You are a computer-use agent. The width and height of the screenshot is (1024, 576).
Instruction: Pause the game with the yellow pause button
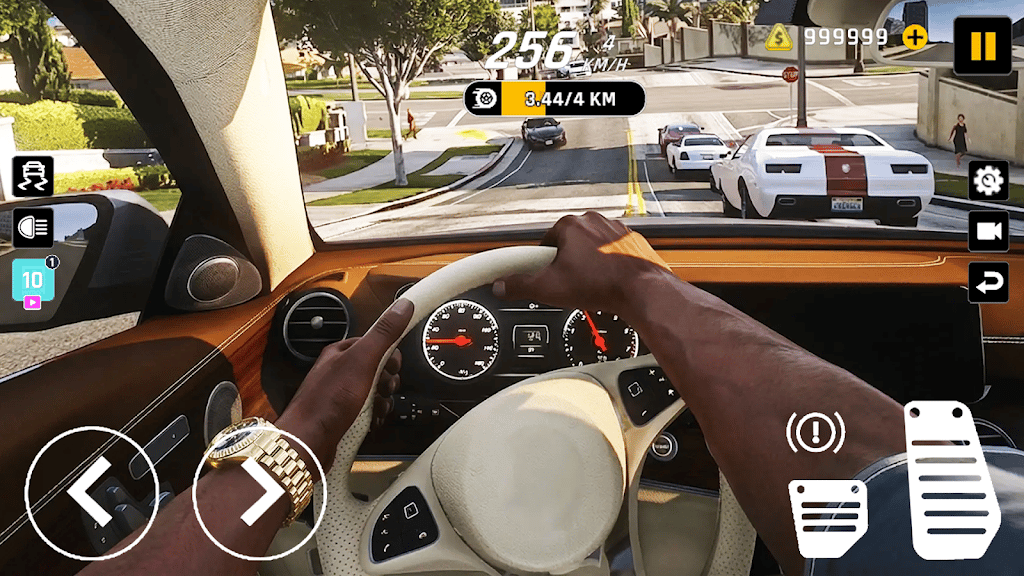pyautogui.click(x=982, y=45)
